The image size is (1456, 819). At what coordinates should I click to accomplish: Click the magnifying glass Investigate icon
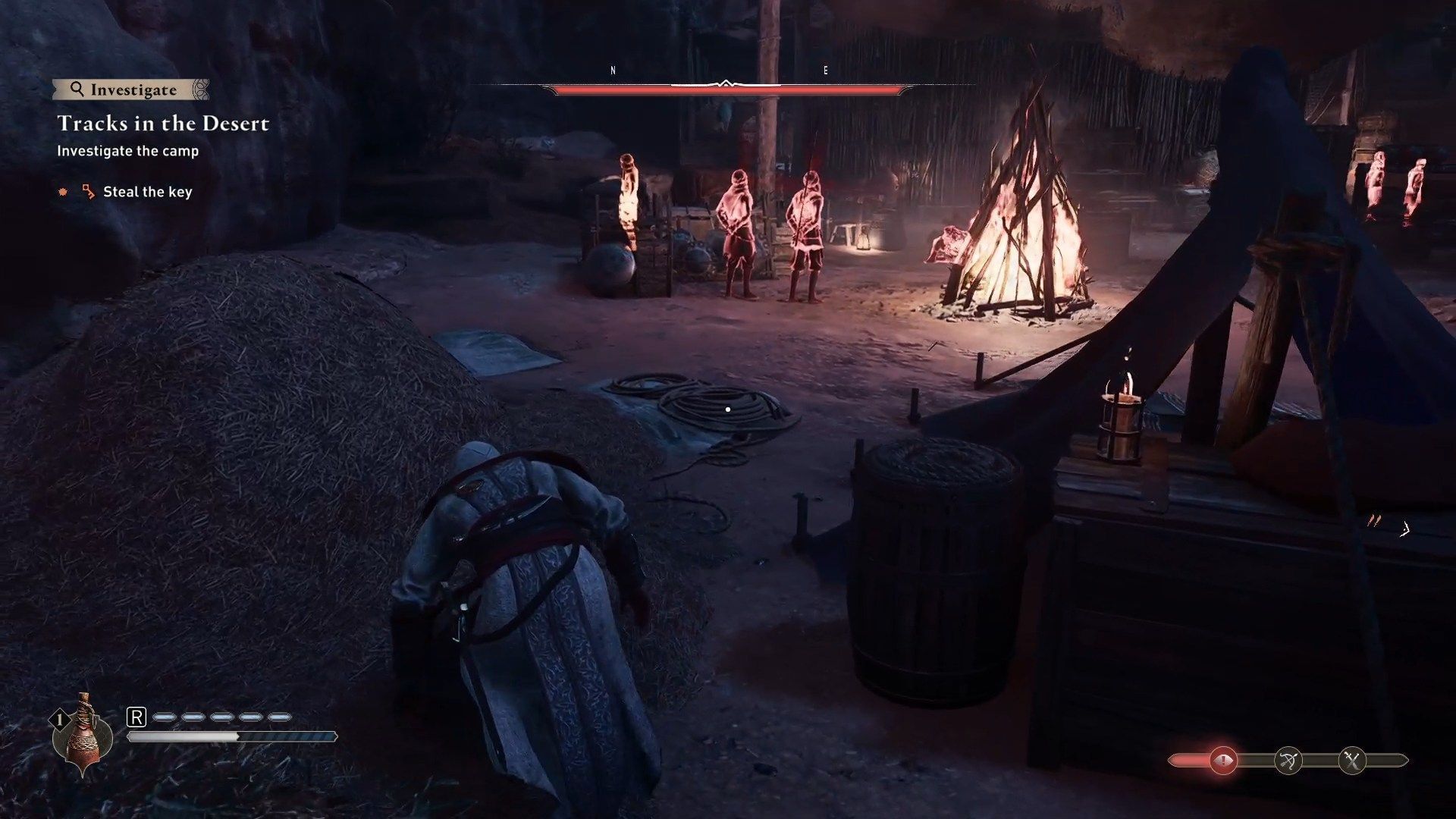[78, 89]
